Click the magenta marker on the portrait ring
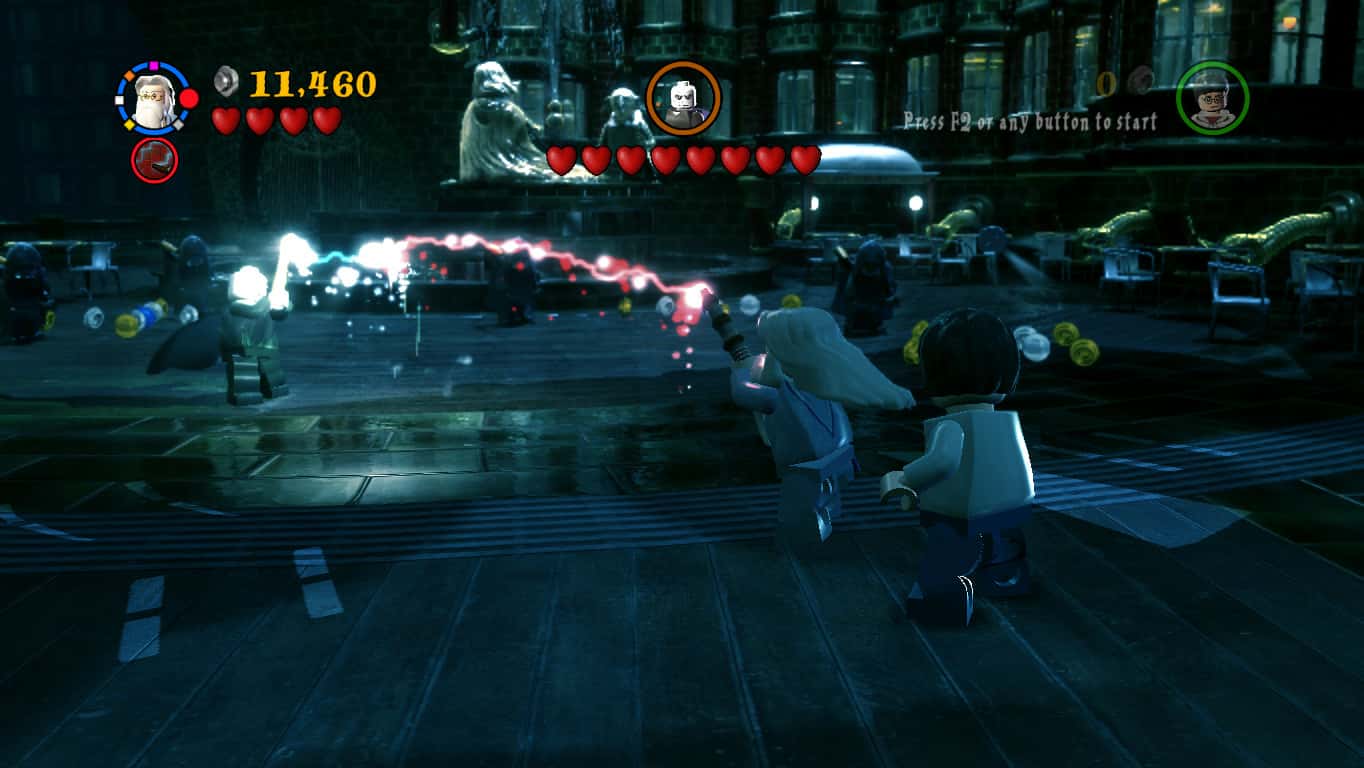Screen dimensions: 1364x768 point(153,66)
